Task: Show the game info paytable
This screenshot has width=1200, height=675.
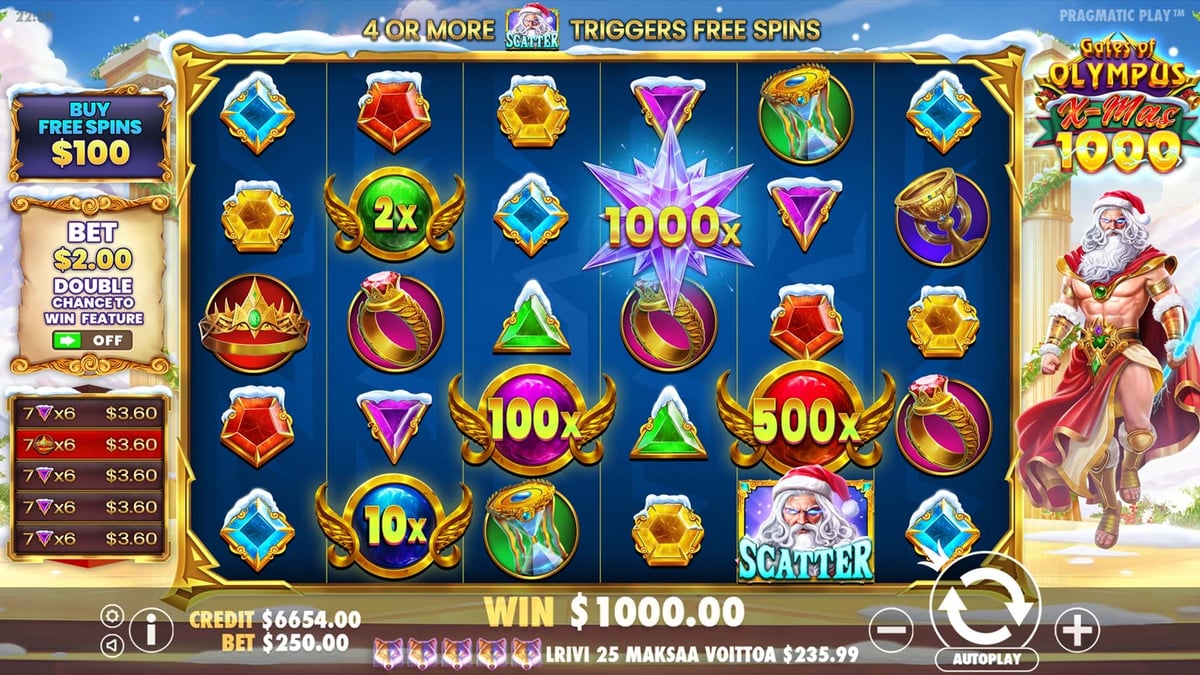Action: (151, 631)
